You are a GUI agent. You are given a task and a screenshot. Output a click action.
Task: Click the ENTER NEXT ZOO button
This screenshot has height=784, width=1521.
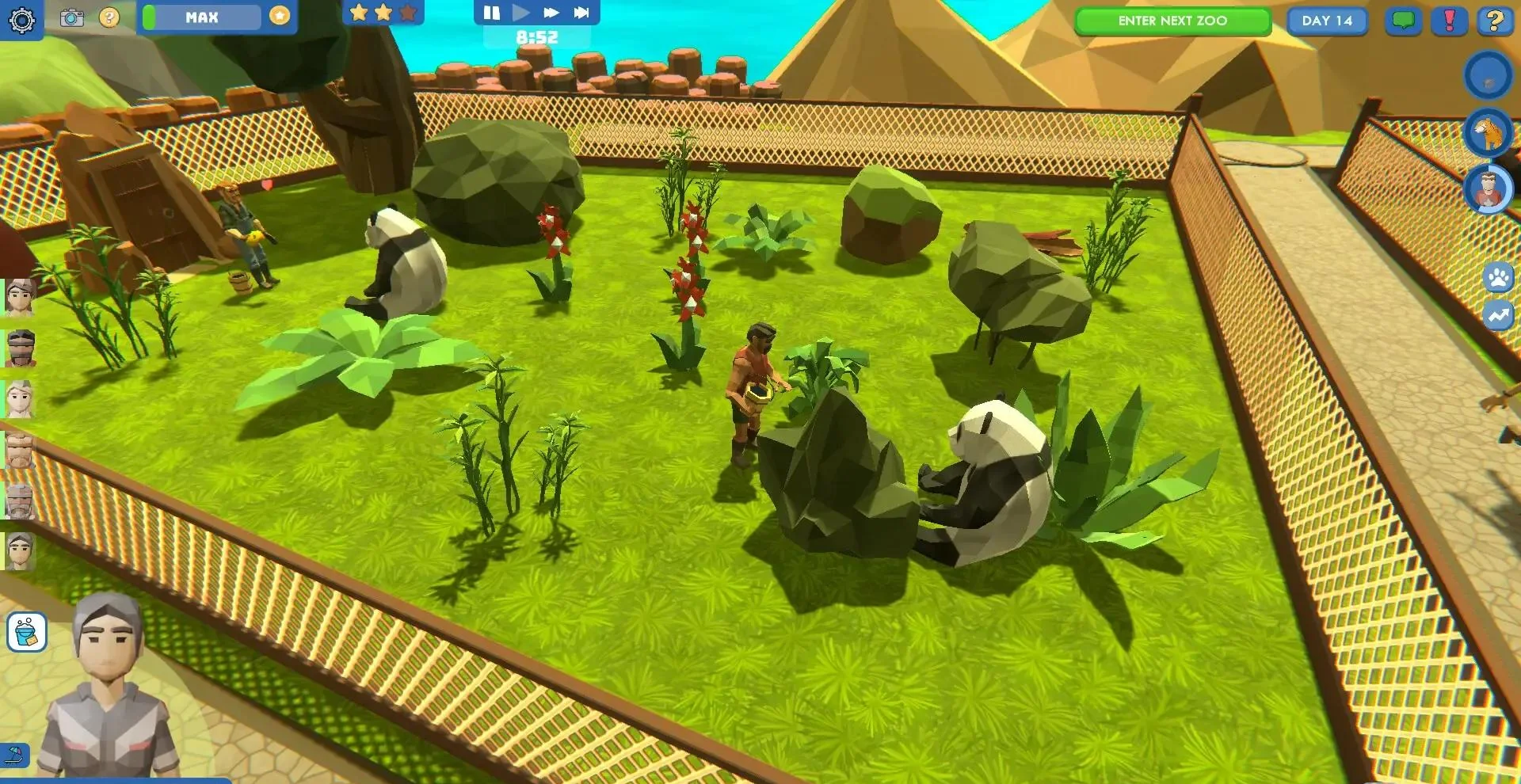(1172, 21)
